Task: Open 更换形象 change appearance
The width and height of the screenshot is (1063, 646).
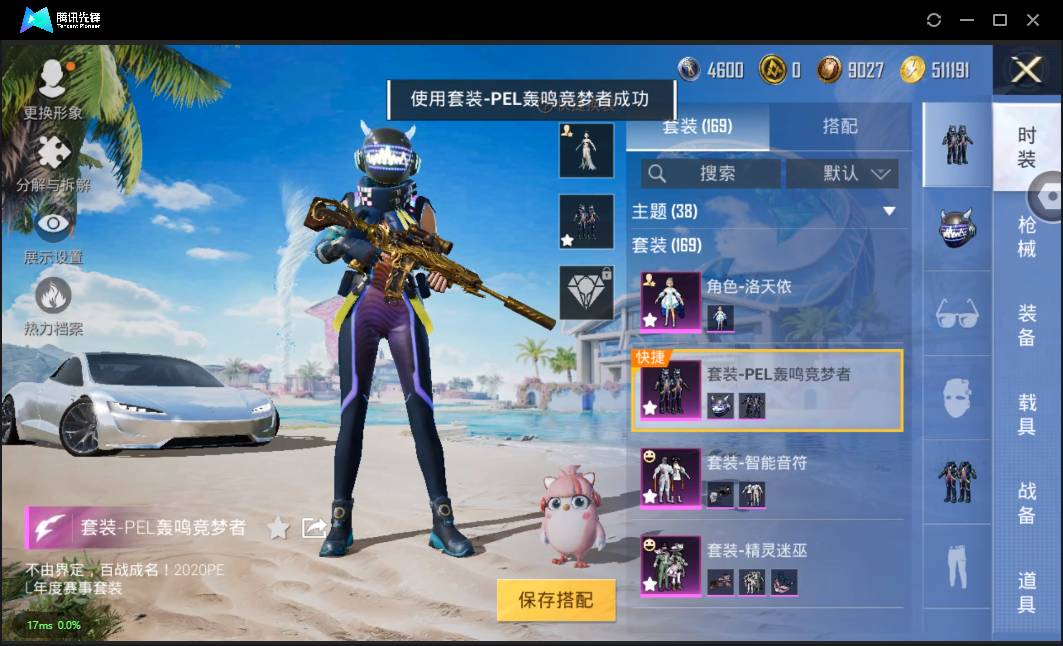Action: (53, 90)
